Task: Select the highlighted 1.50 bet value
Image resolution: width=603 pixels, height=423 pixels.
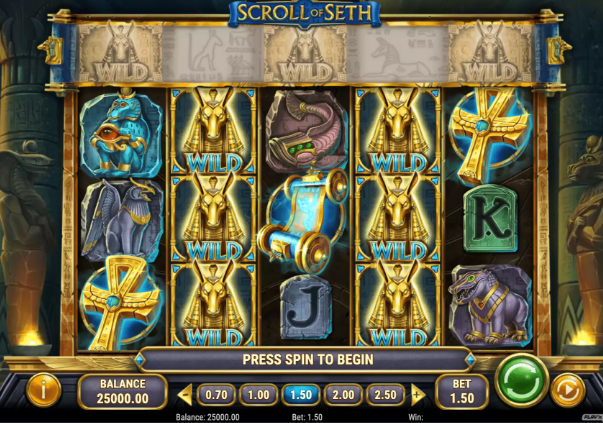Action: (x=301, y=395)
